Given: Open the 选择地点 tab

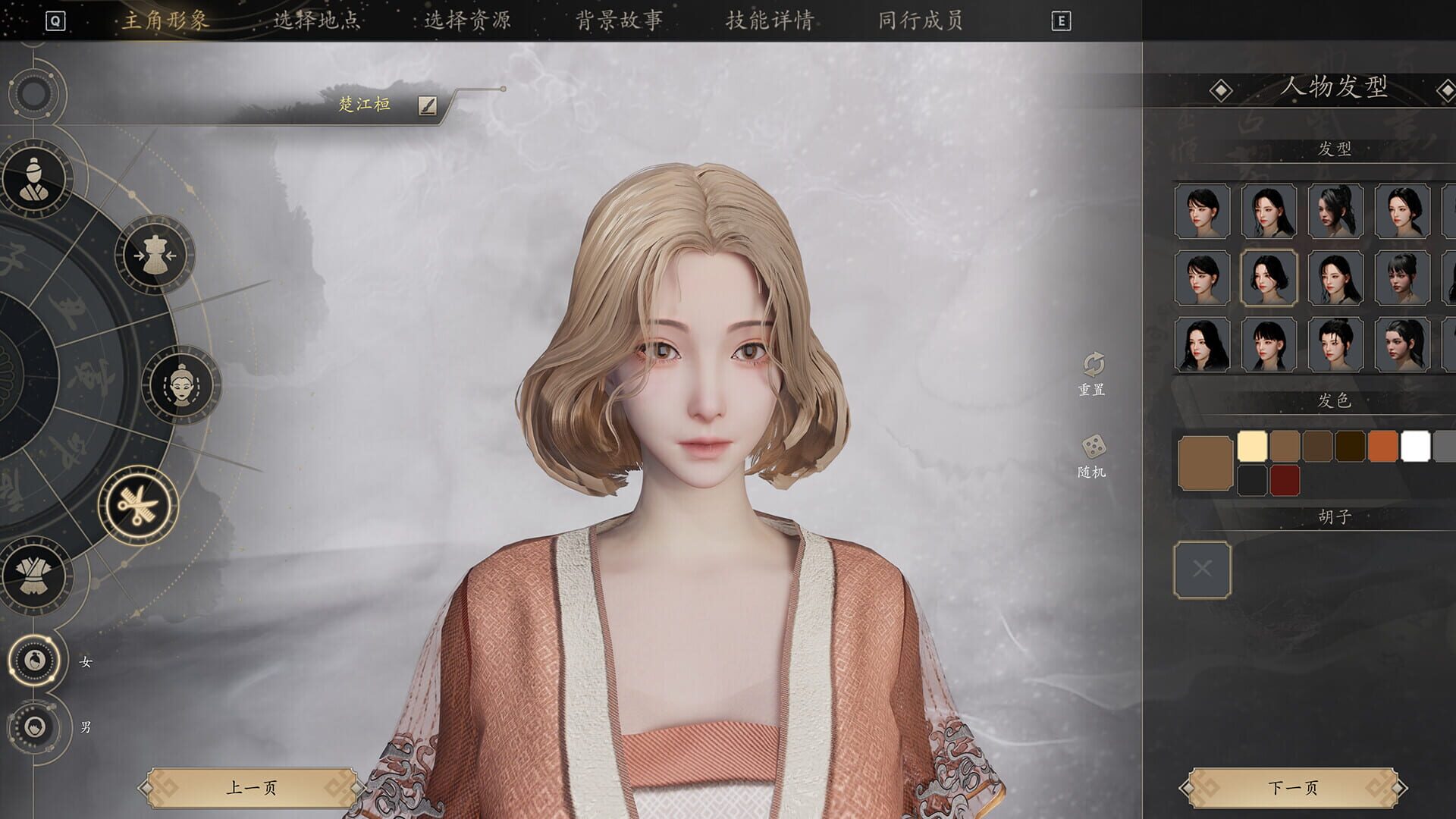Looking at the screenshot, I should (317, 22).
